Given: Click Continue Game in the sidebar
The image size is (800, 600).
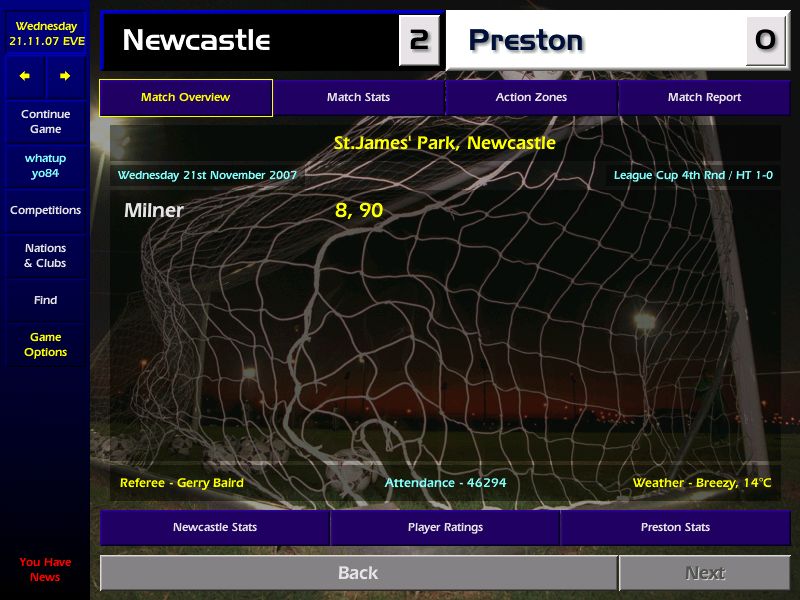Looking at the screenshot, I should pyautogui.click(x=45, y=122).
